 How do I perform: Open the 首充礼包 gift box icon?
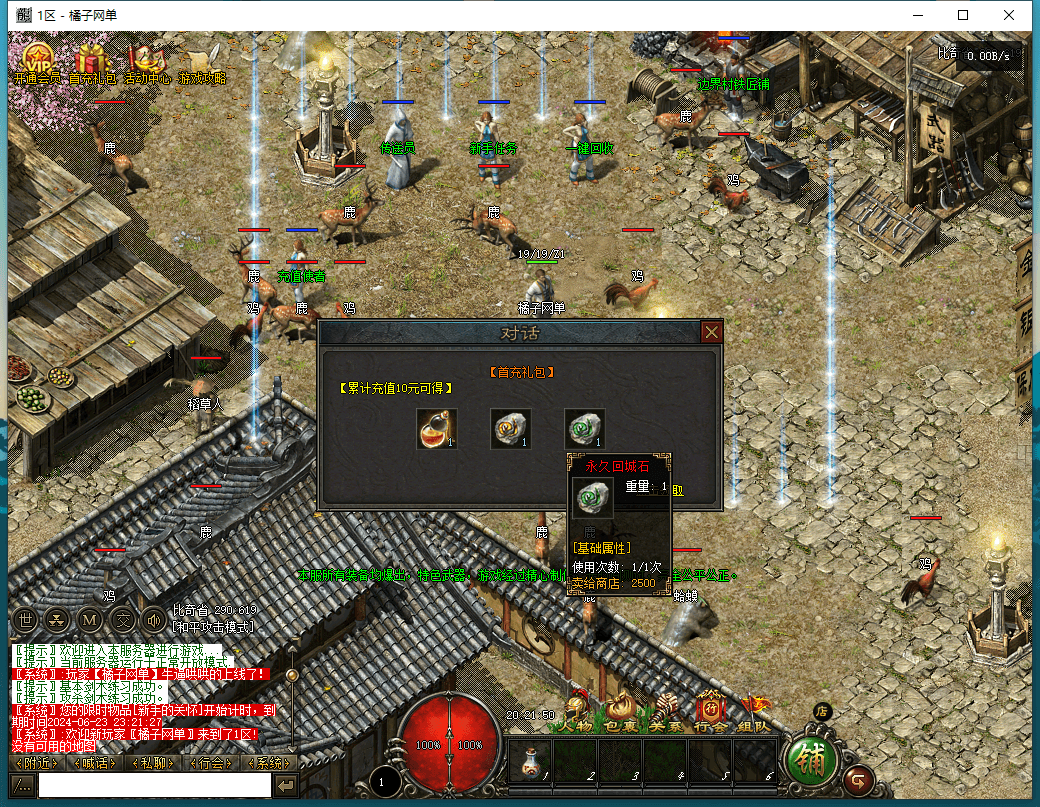coord(92,60)
